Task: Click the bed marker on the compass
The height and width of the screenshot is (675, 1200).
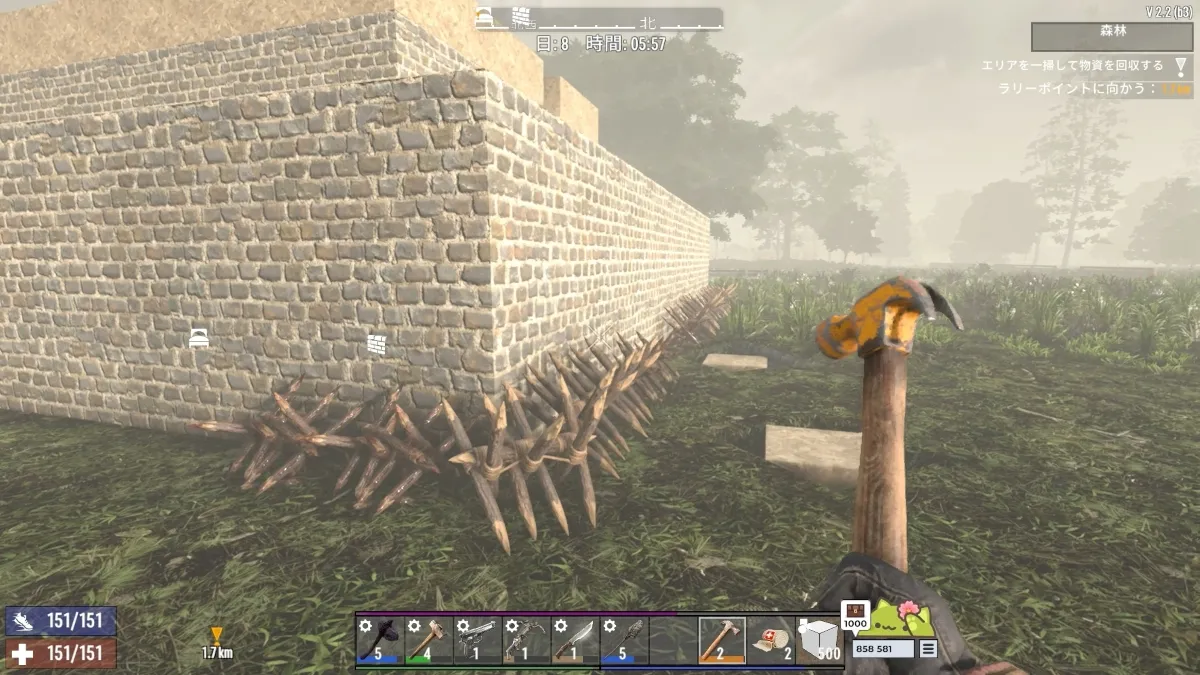Action: click(x=484, y=17)
